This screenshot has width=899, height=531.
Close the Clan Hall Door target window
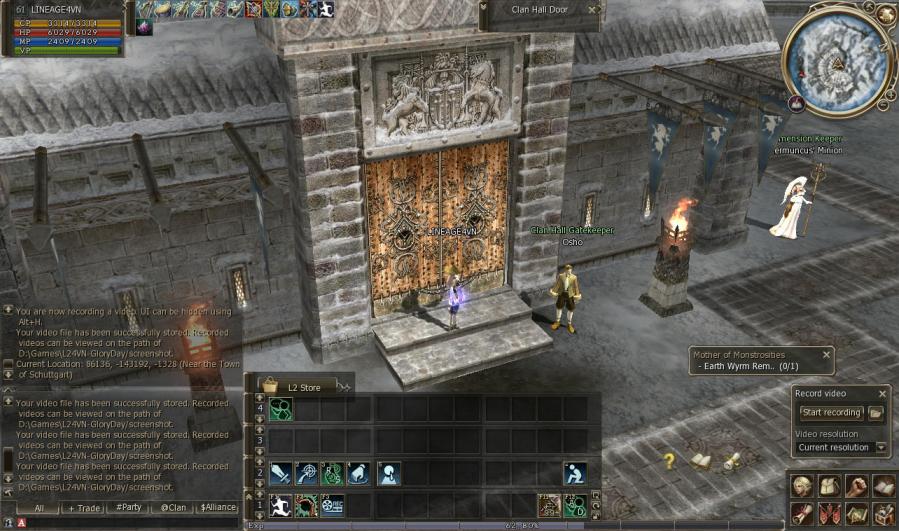(x=592, y=10)
